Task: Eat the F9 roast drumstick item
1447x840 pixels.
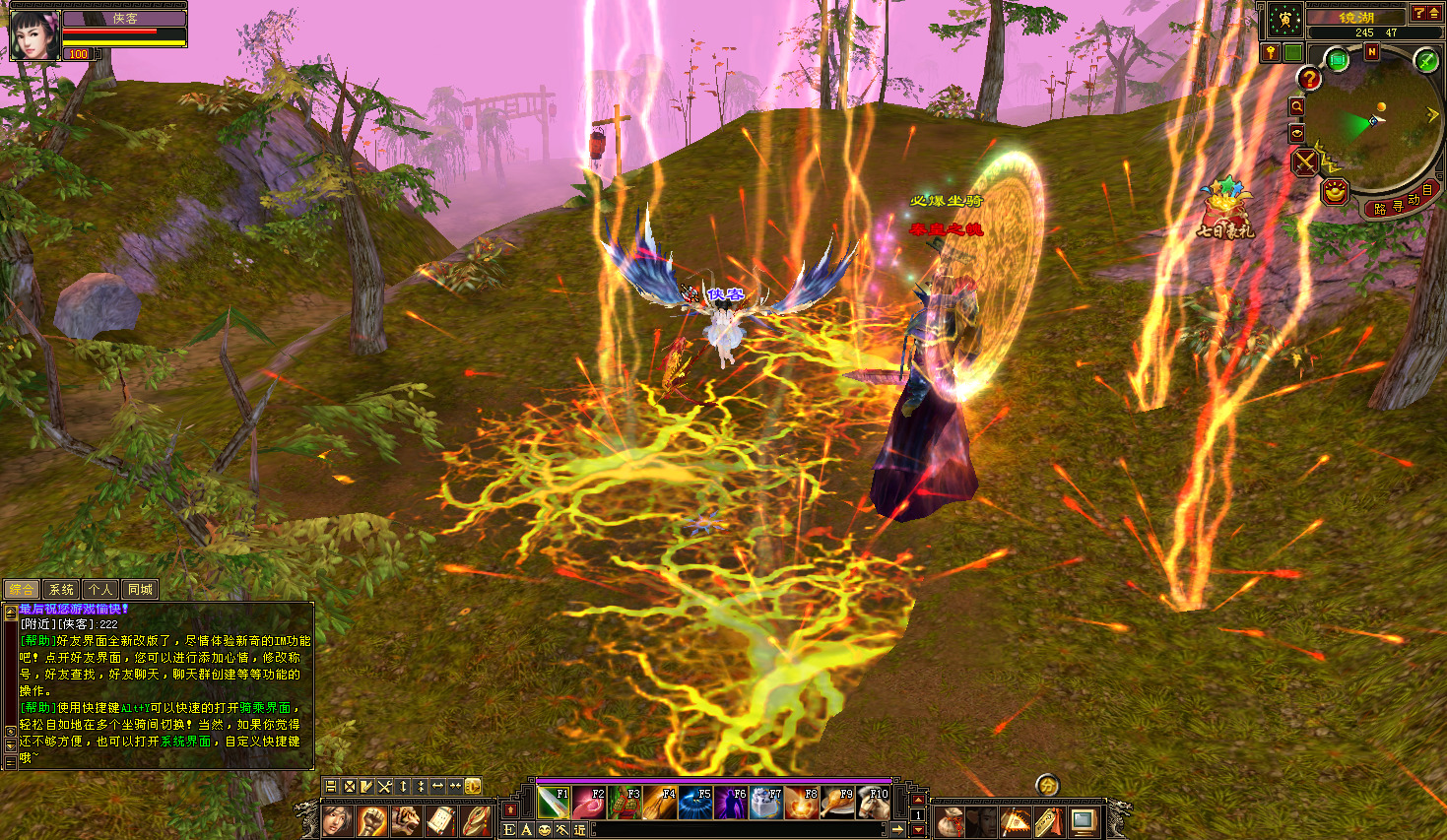Action: tap(837, 804)
